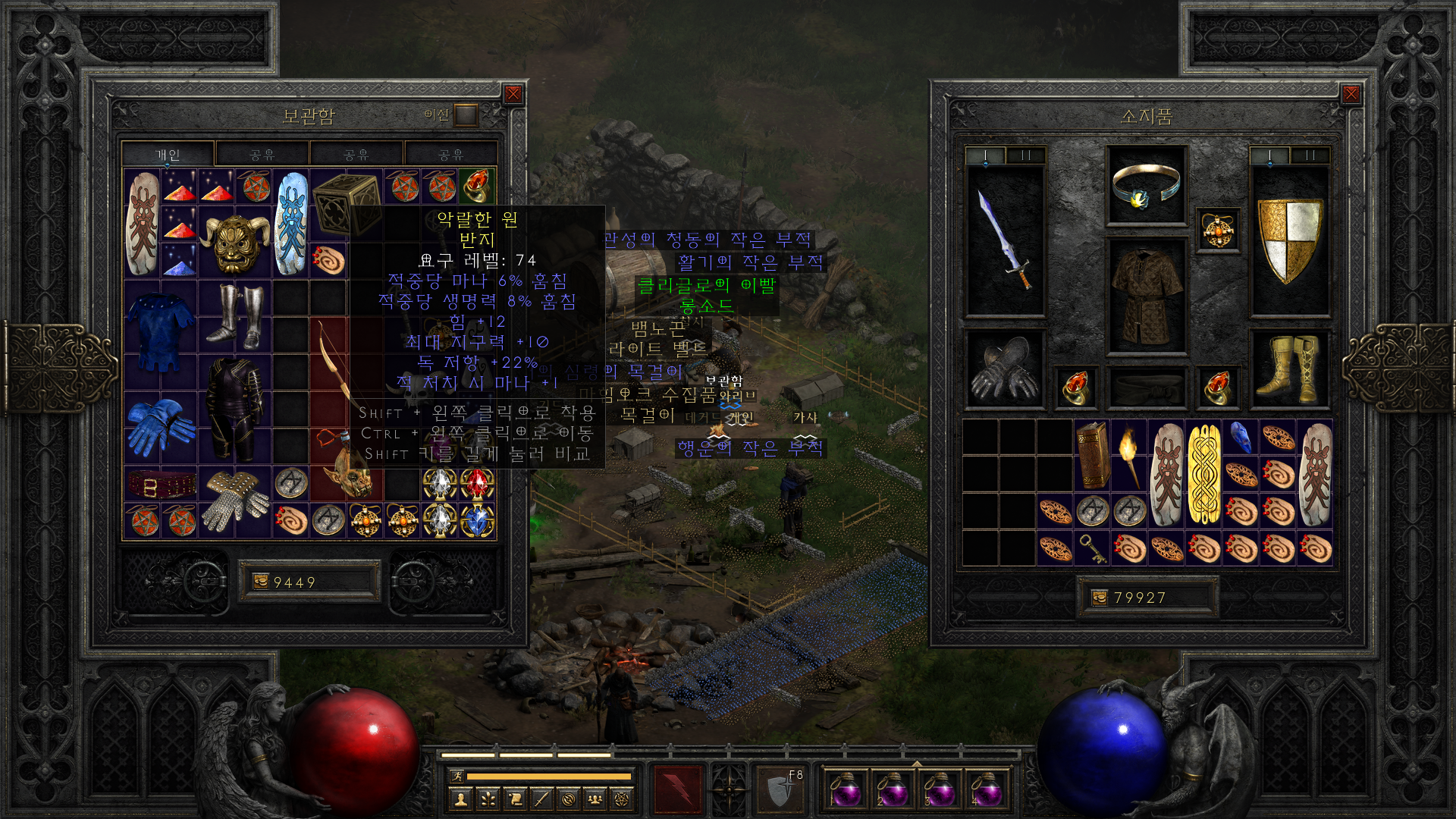Switch to the personal (개인) stash tab
This screenshot has height=819, width=1456.
pos(168,155)
